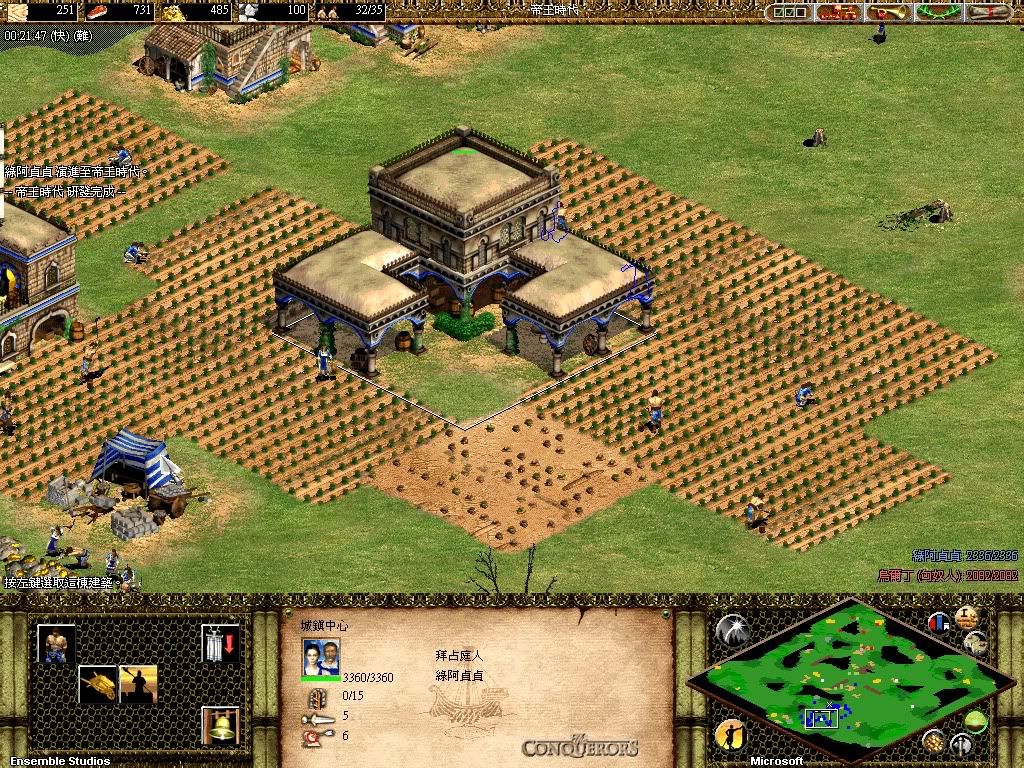Set the gather point flag icon
Viewport: 1024px width, 768px height.
220,643
